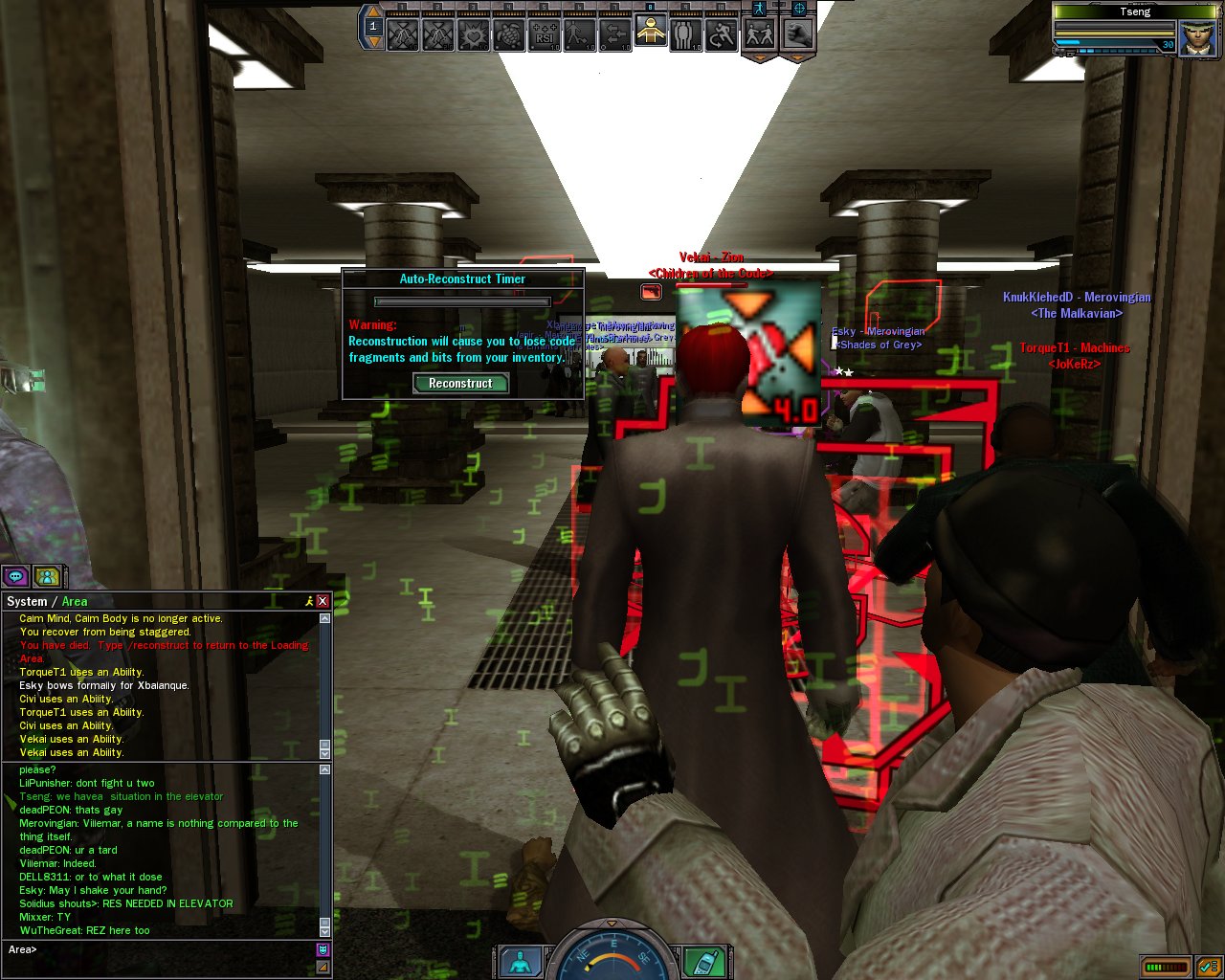Open the team members panel icon

[x=46, y=576]
